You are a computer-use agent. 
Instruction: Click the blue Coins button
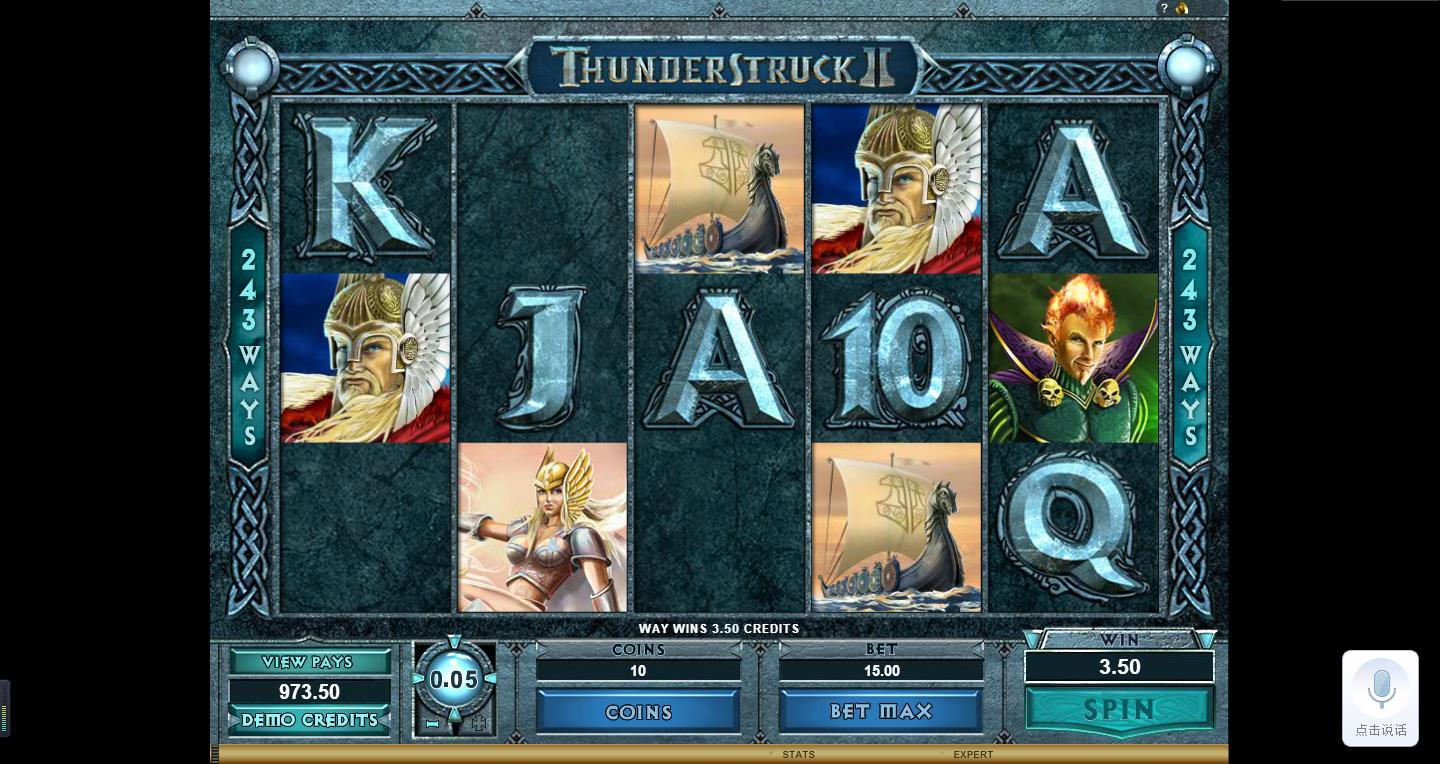click(x=638, y=712)
